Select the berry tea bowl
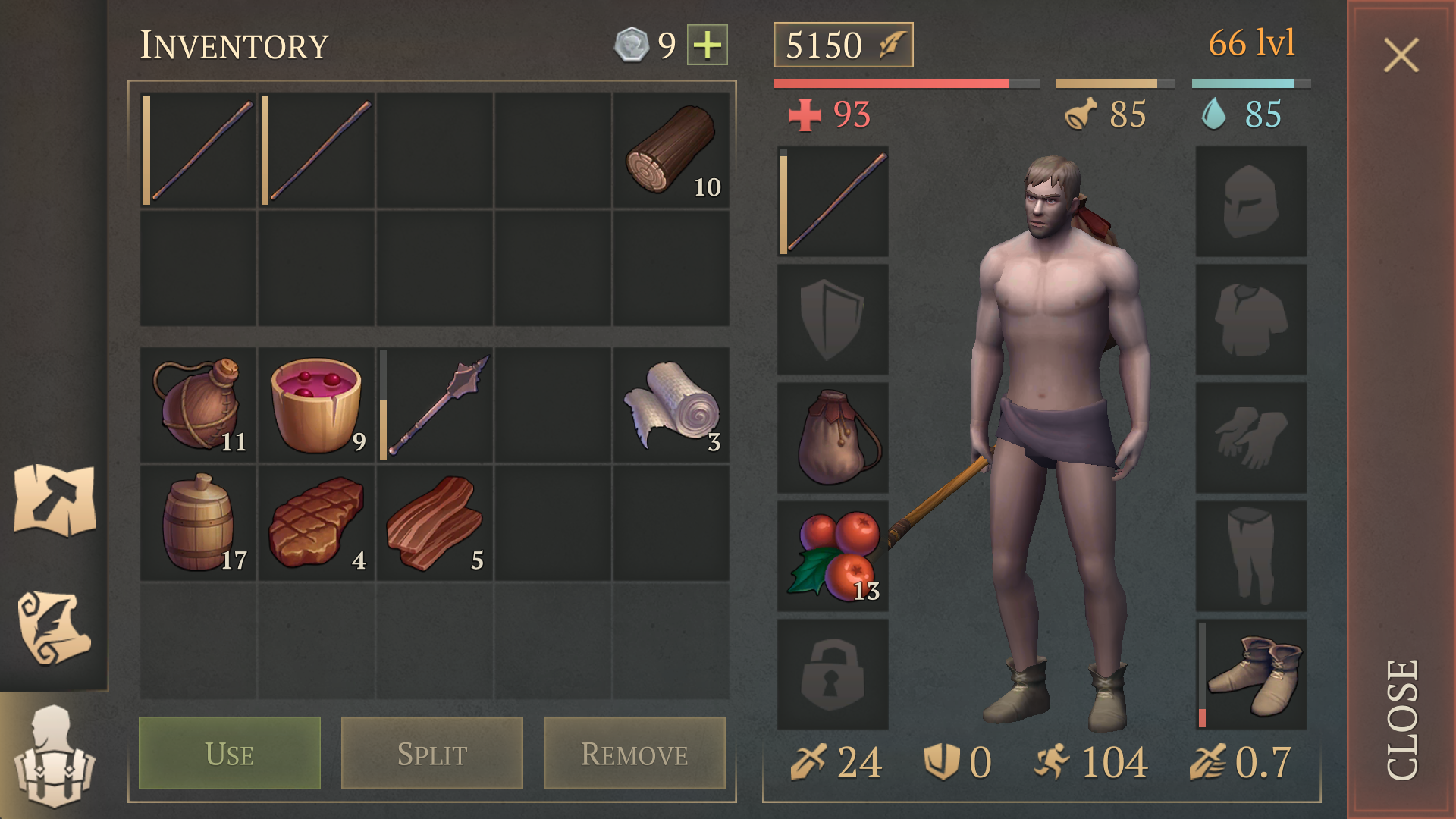Screen dimensions: 1456x819 pos(316,406)
